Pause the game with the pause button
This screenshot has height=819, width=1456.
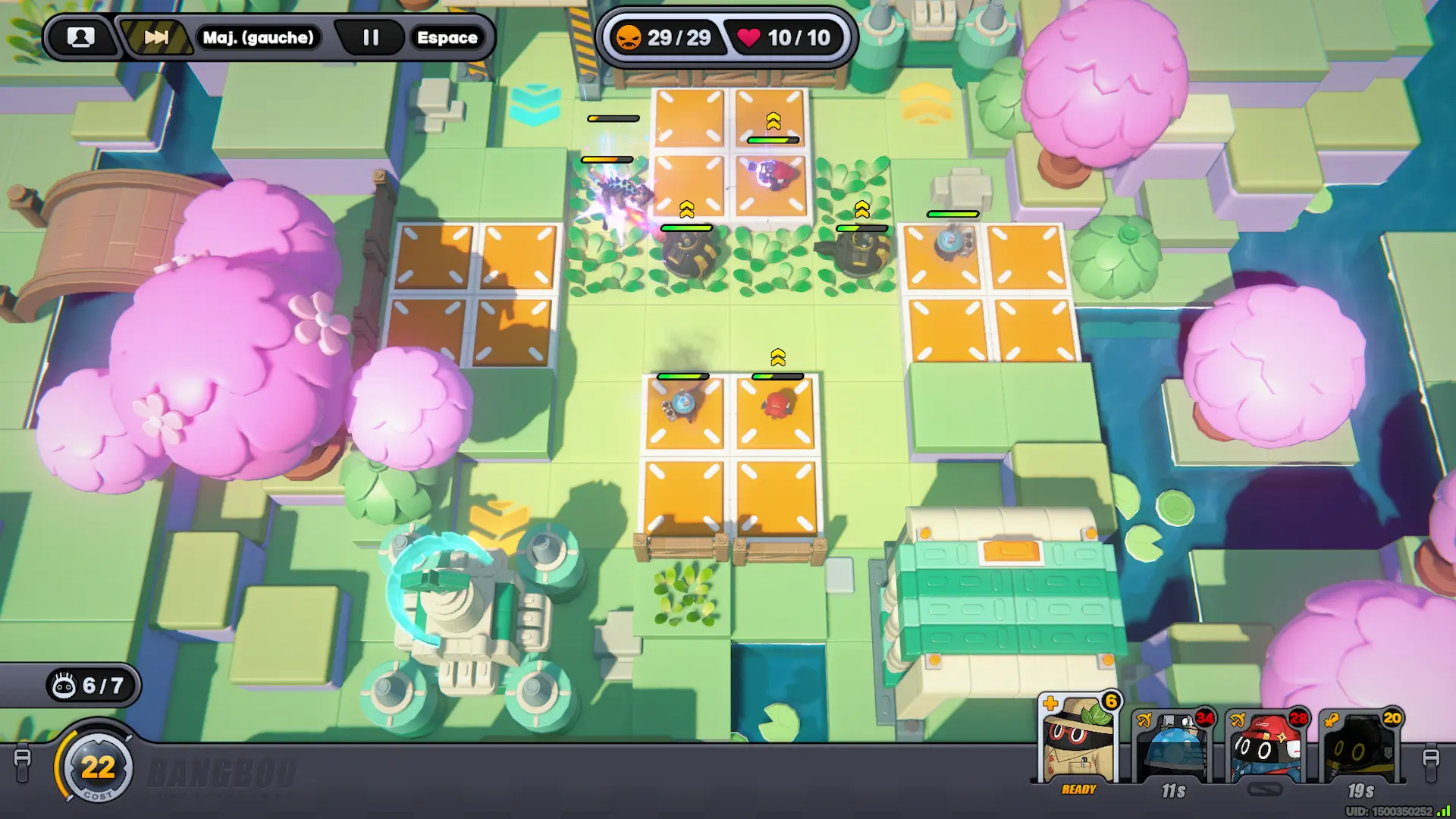[x=370, y=37]
